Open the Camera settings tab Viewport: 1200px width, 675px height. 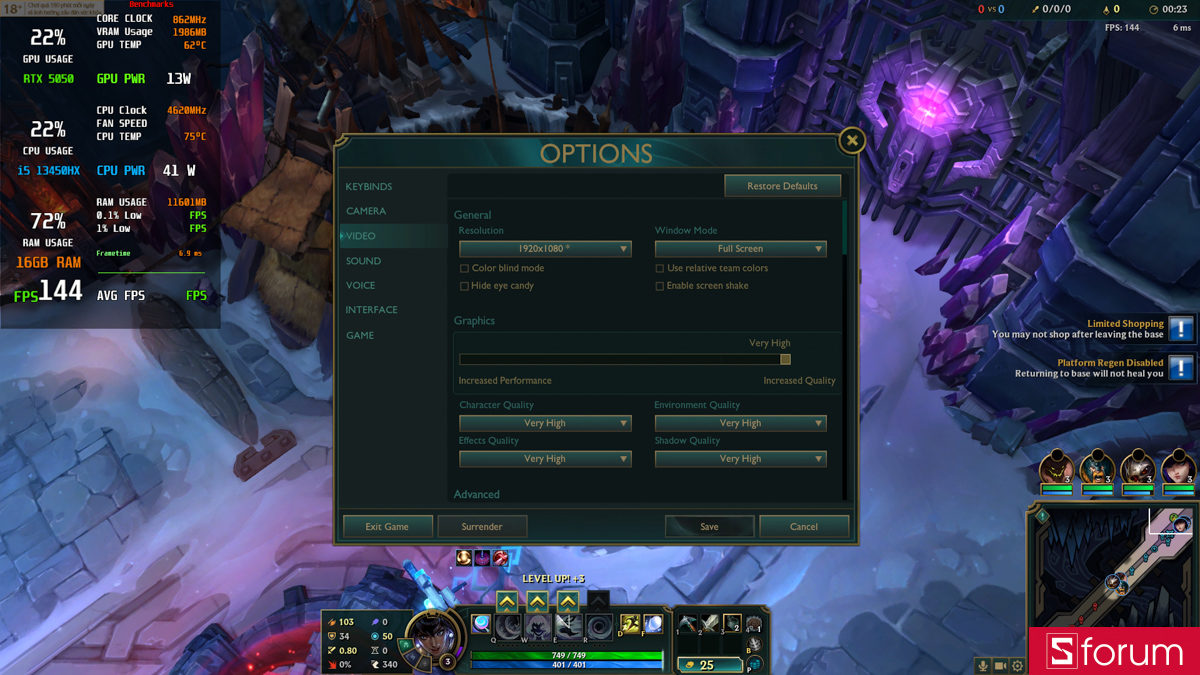366,211
